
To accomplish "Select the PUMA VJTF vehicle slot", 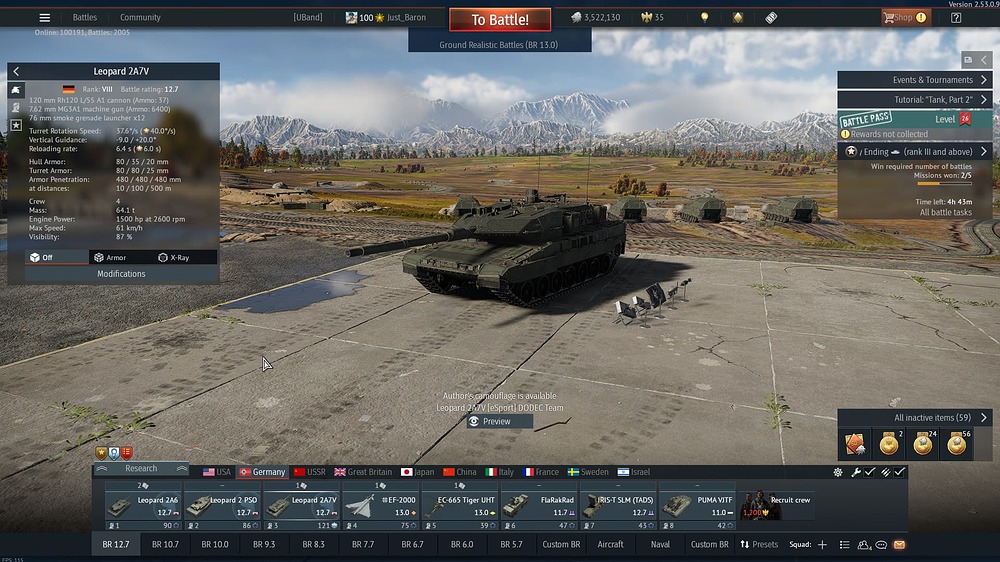I will tap(695, 505).
